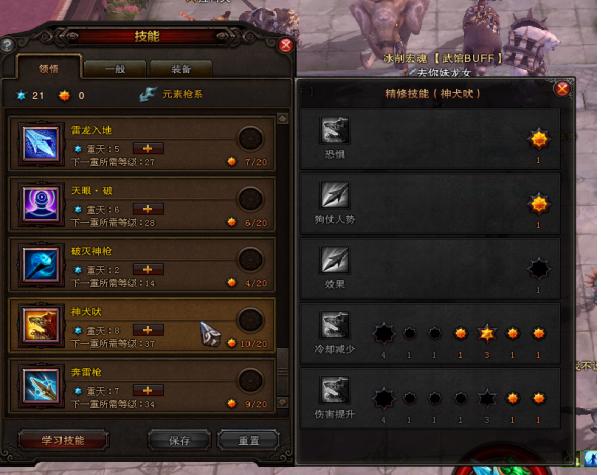Screen dimensions: 601x475
Task: Switch to the 领悟 tab
Action: (51, 69)
